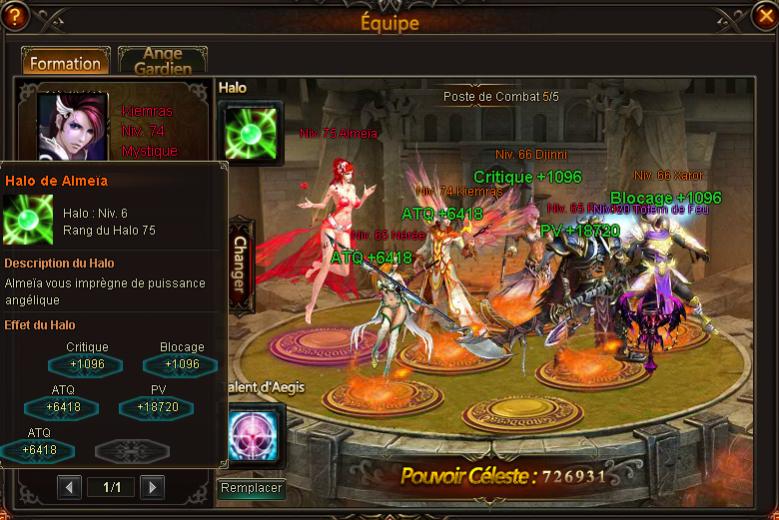Click the Remplacer button
This screenshot has width=779, height=520.
click(x=251, y=489)
